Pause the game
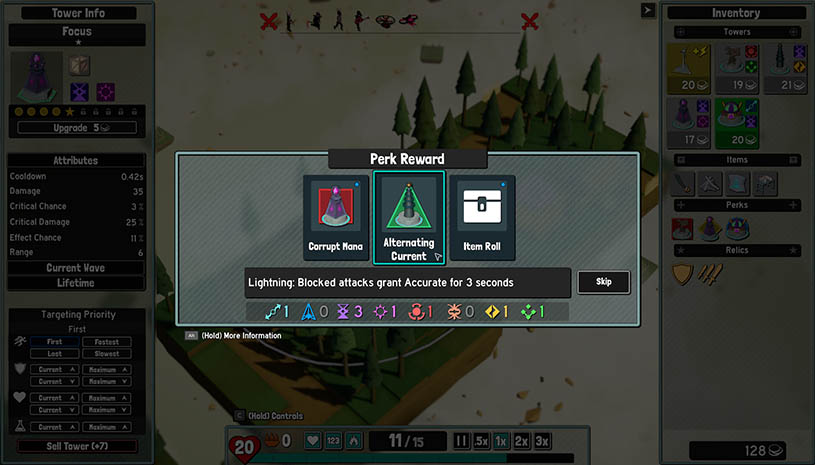The image size is (815, 465). 461,441
